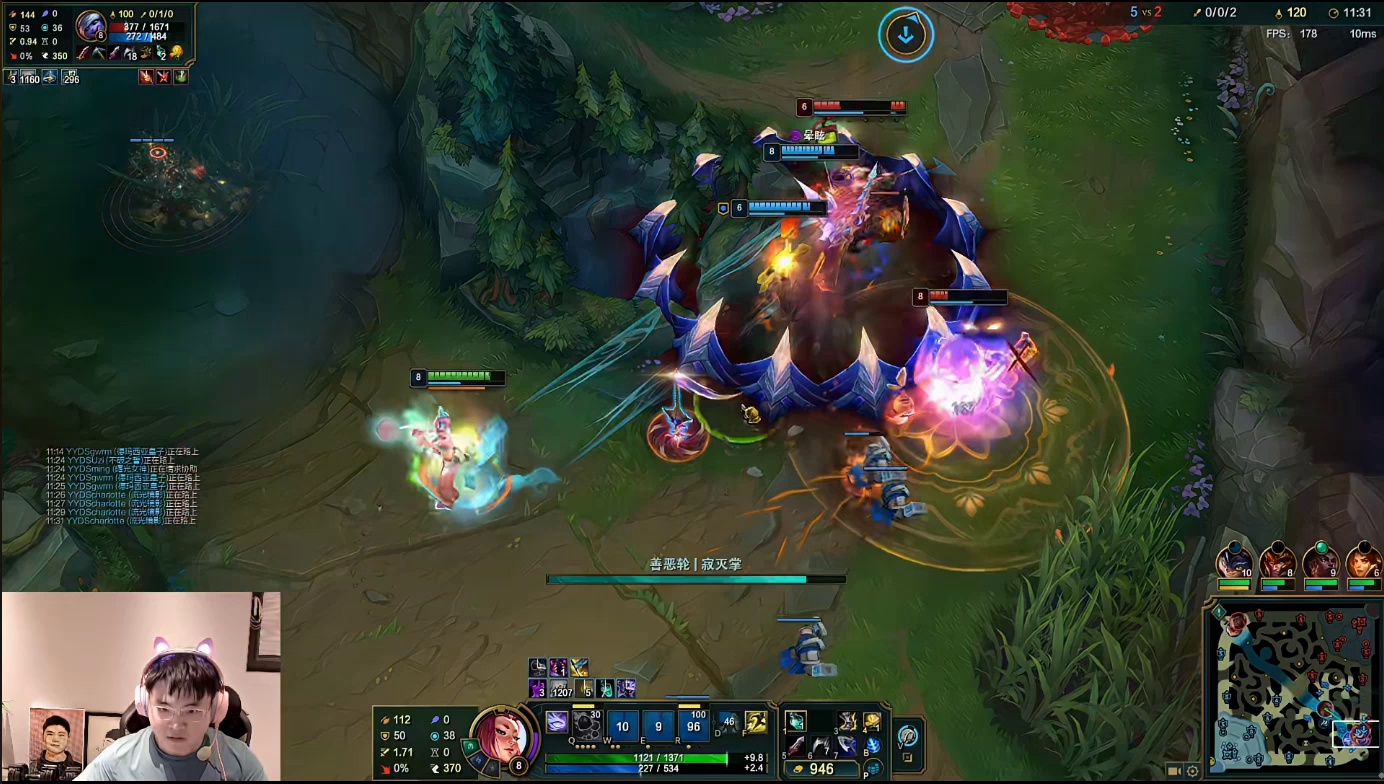Click the targeted enemy champion portrait
This screenshot has width=1384, height=784.
[x=92, y=25]
